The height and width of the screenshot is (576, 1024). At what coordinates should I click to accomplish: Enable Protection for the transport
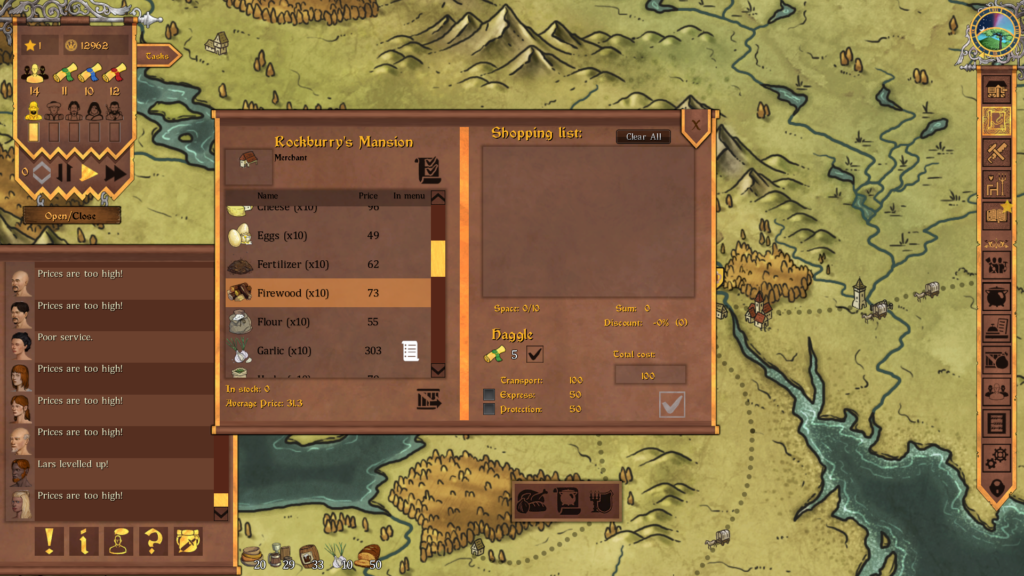coord(489,409)
